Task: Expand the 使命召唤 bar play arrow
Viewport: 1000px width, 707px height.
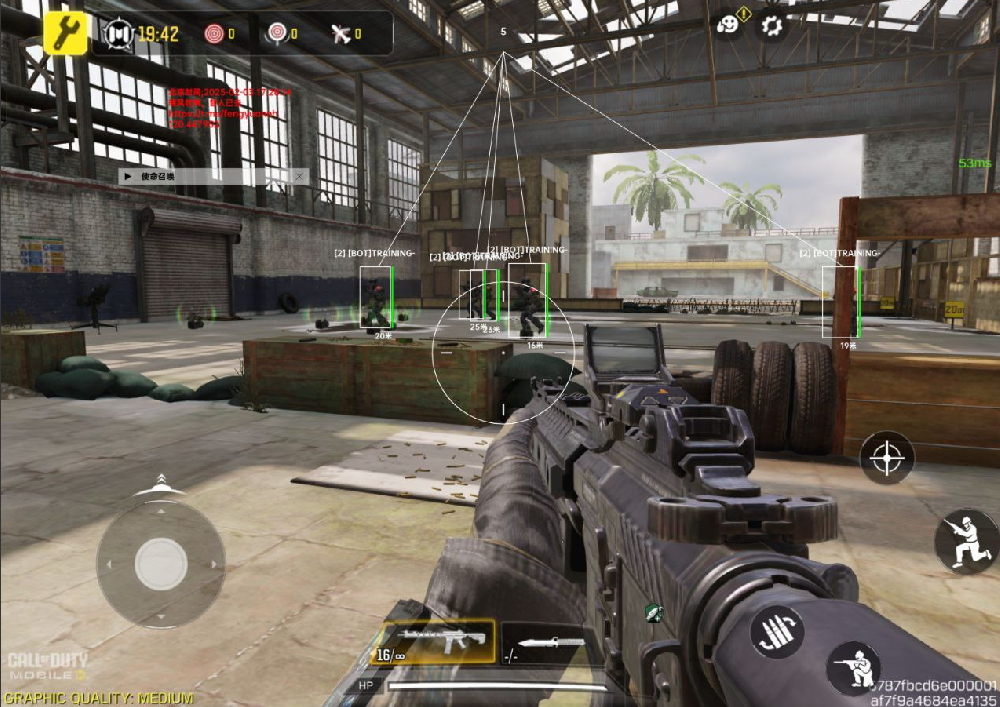Action: coord(128,176)
